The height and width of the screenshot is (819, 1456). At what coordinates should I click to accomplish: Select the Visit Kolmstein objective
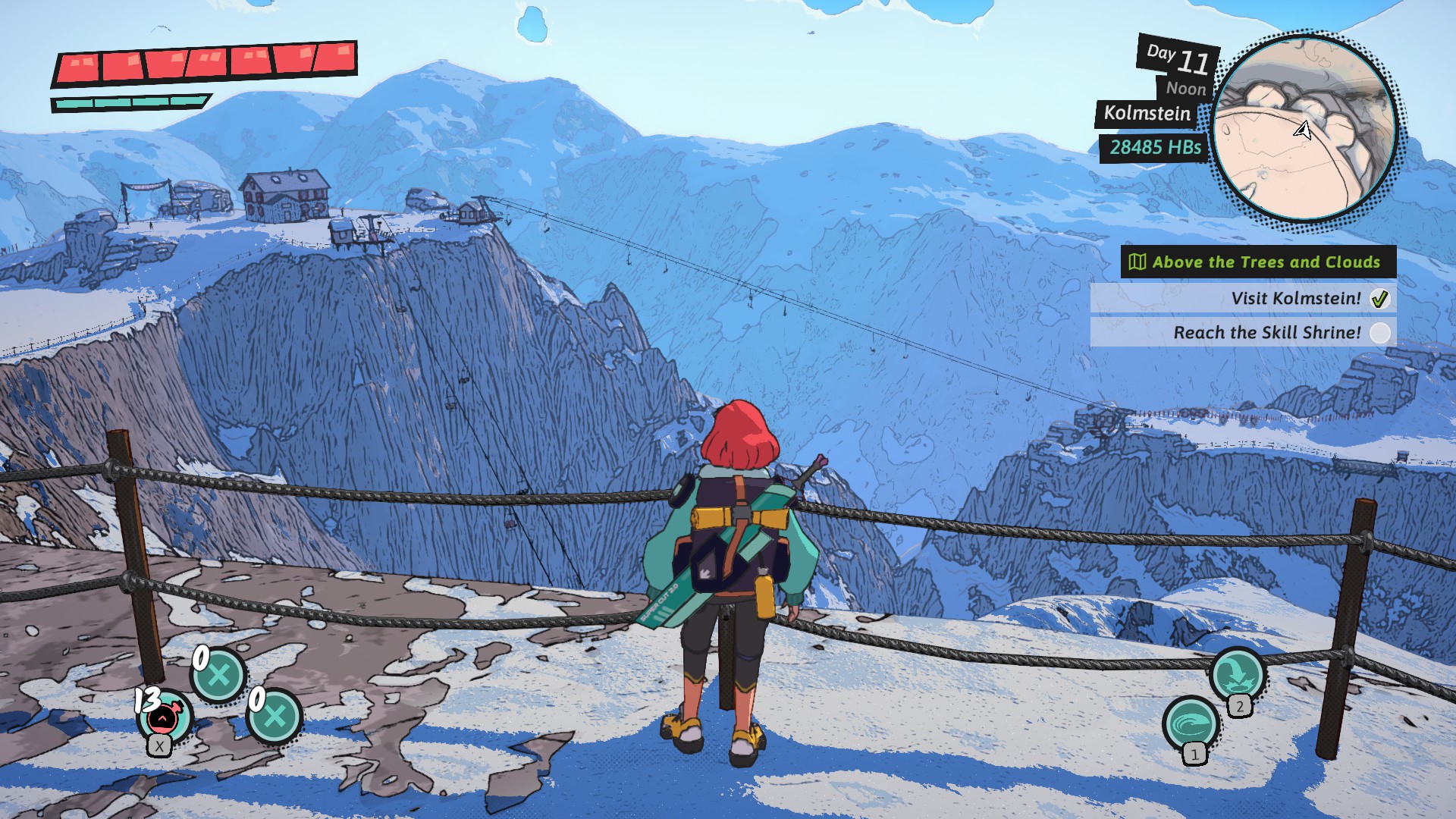click(x=1295, y=299)
